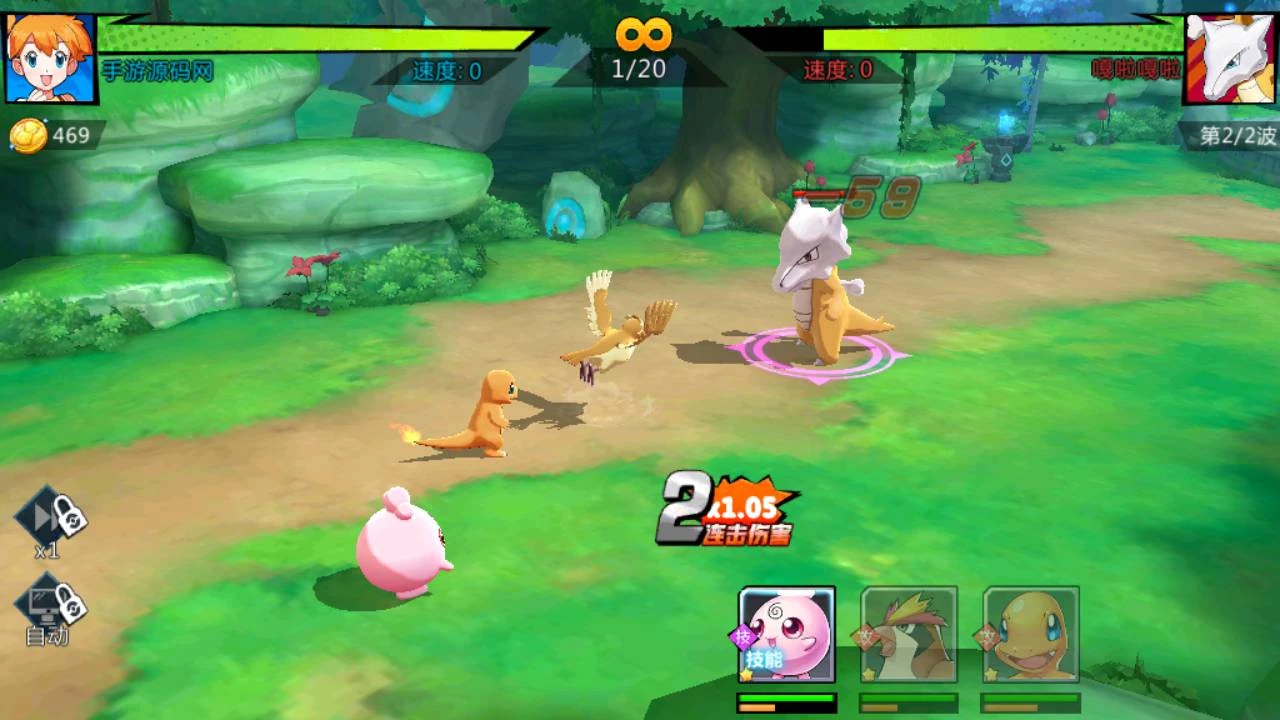
Task: Select the Pidgeotto skill portrait
Action: 909,635
